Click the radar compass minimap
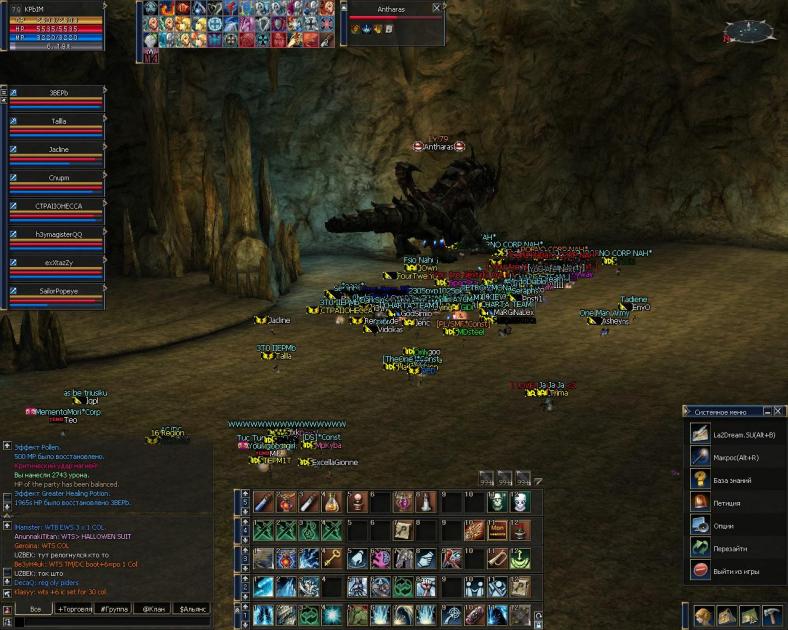The width and height of the screenshot is (788, 630). 750,34
